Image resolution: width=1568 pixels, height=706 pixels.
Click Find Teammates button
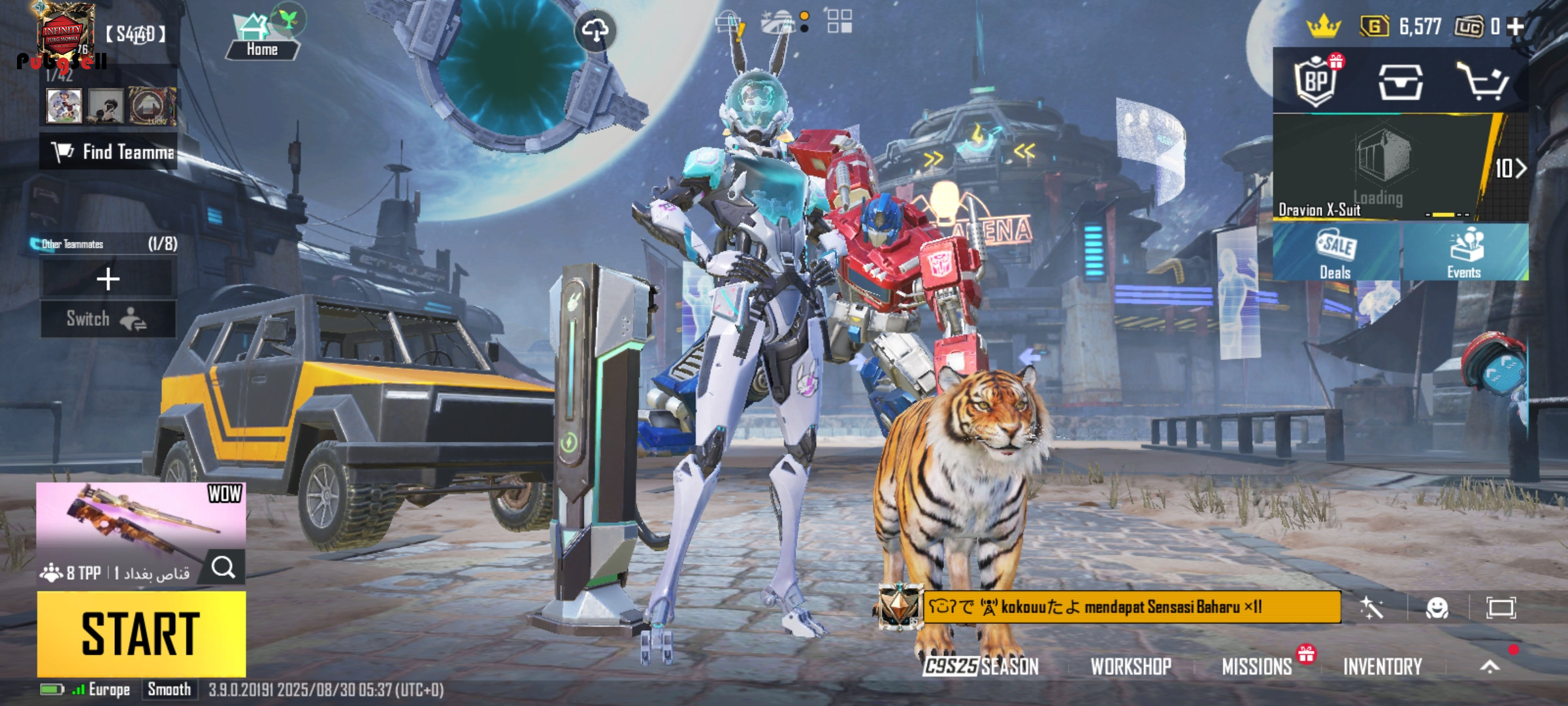coord(108,152)
